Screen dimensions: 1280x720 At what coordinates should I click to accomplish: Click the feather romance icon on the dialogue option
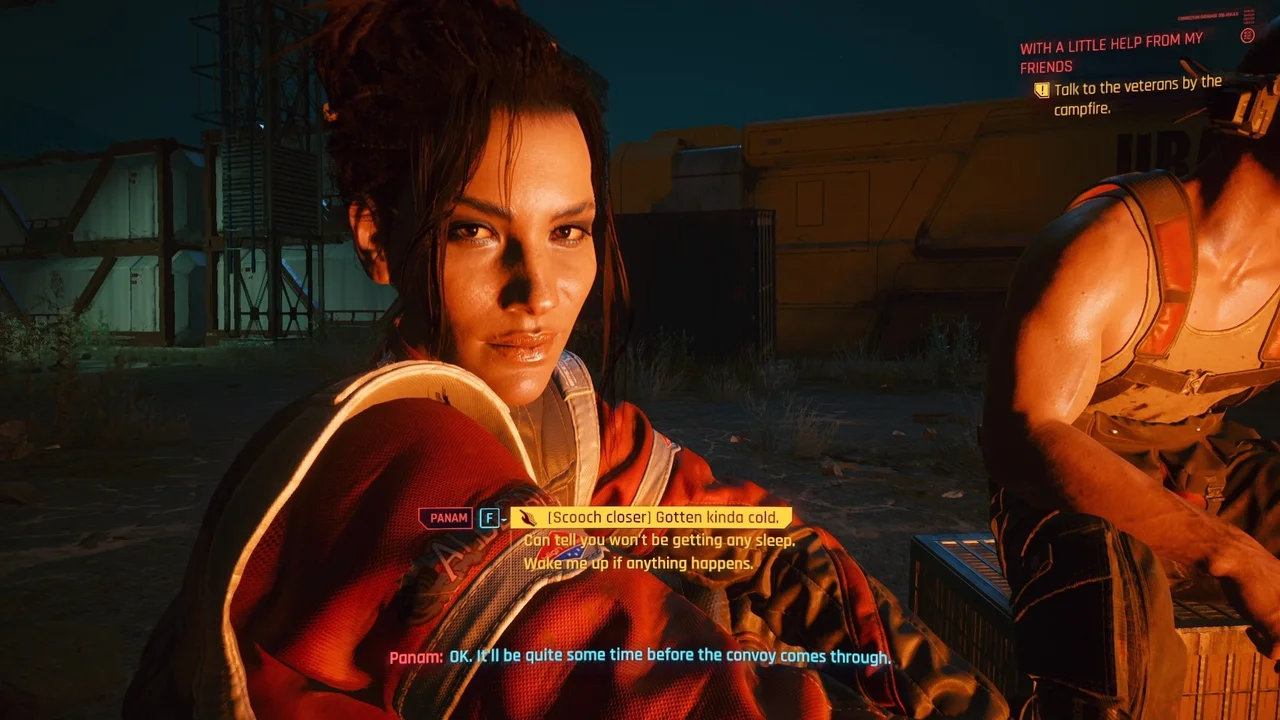pos(530,518)
